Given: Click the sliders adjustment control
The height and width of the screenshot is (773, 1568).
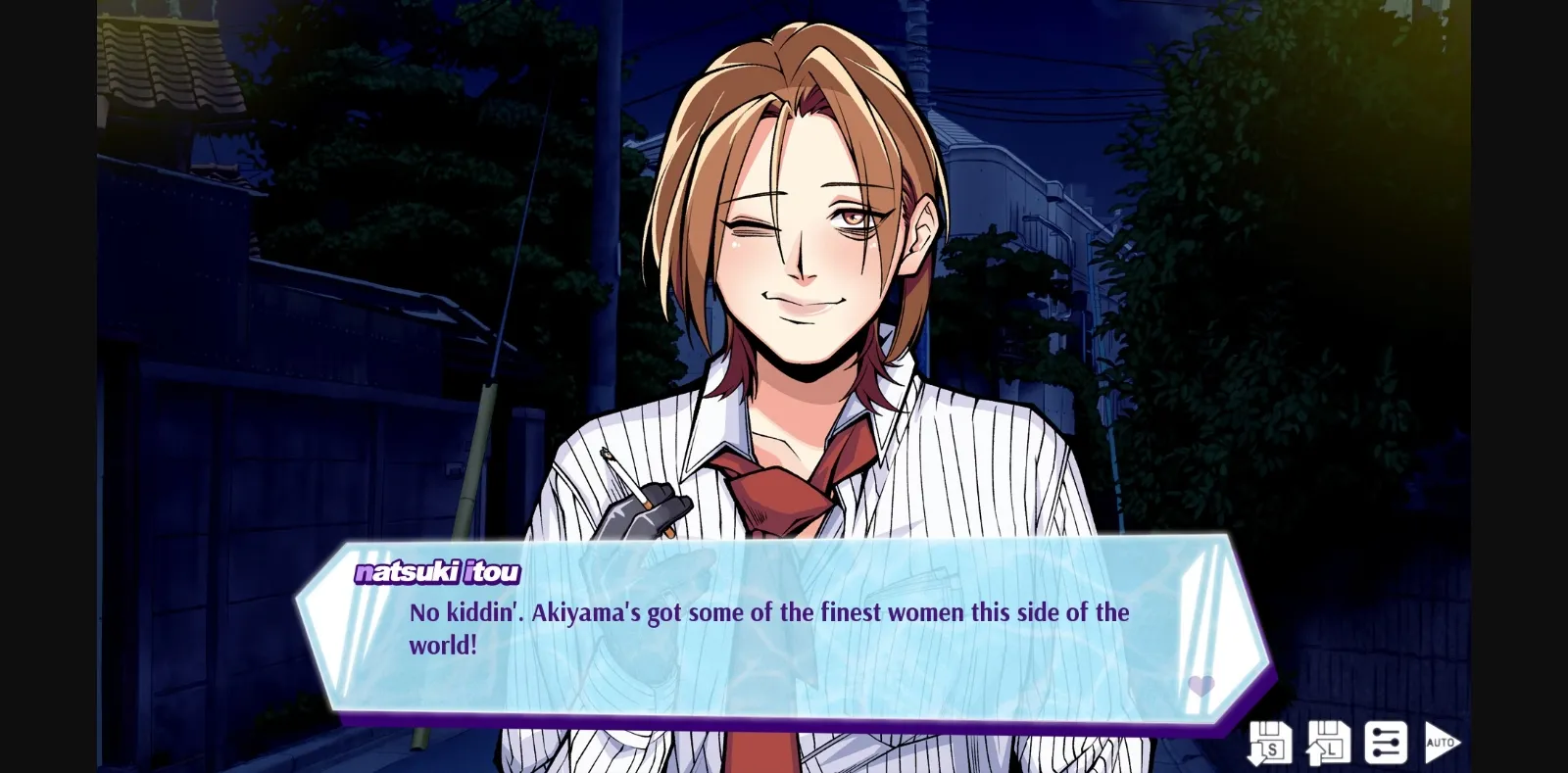Looking at the screenshot, I should (x=1385, y=742).
